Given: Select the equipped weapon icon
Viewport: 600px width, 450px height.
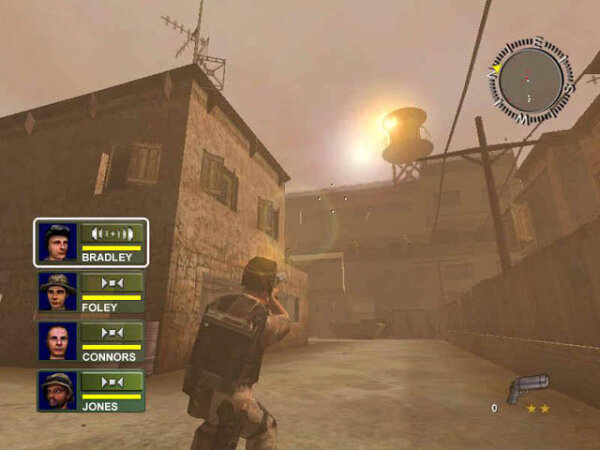Looking at the screenshot, I should pos(526,389).
